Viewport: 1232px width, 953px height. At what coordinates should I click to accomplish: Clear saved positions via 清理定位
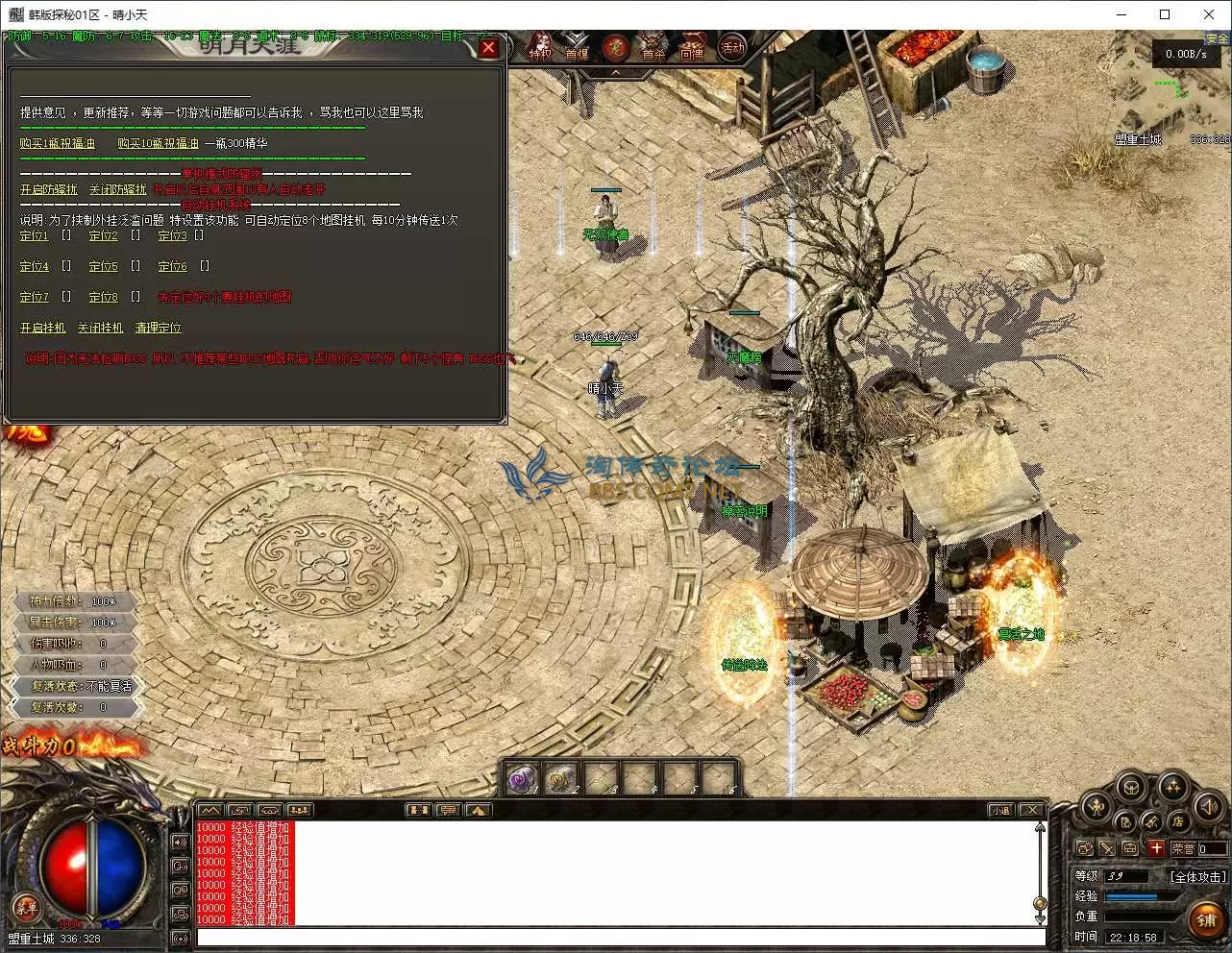coord(159,328)
